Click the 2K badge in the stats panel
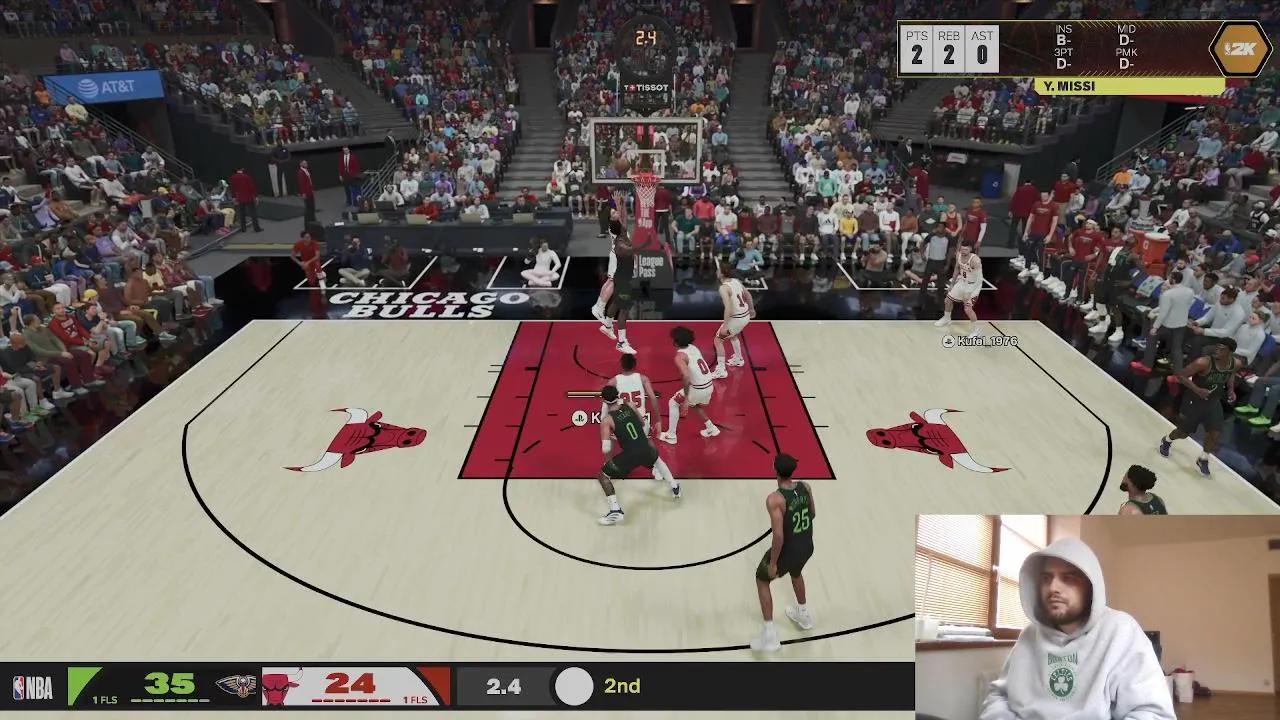Screen dimensions: 1280x720 (1240, 49)
